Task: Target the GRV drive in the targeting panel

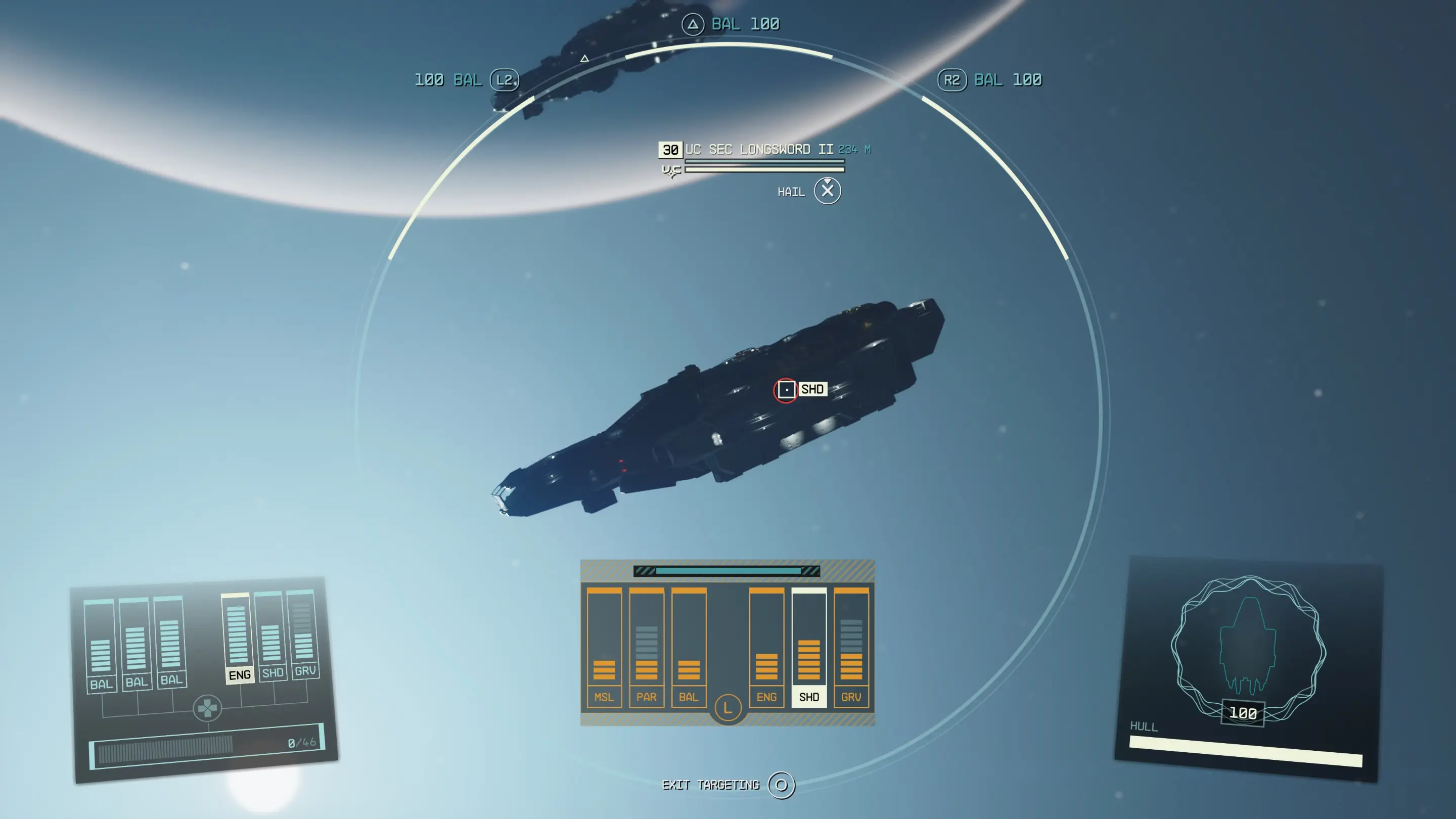Action: [851, 645]
